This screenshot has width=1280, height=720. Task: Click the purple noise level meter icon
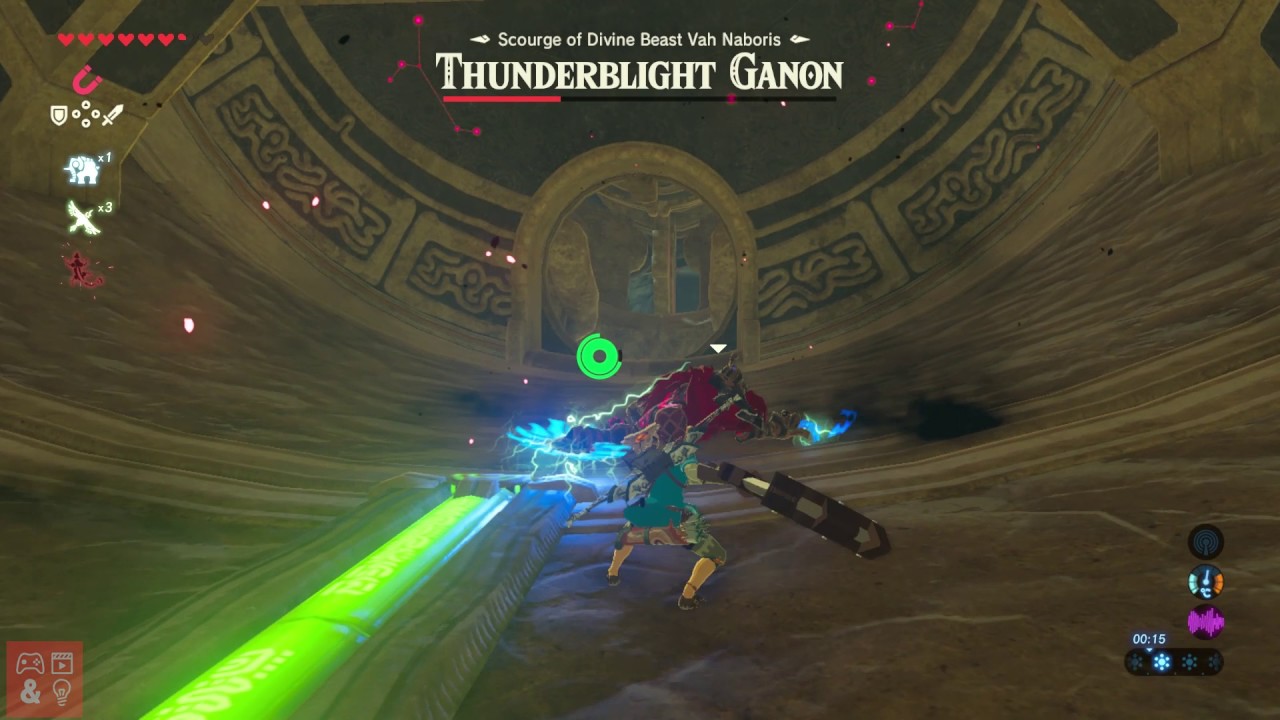pyautogui.click(x=1205, y=620)
